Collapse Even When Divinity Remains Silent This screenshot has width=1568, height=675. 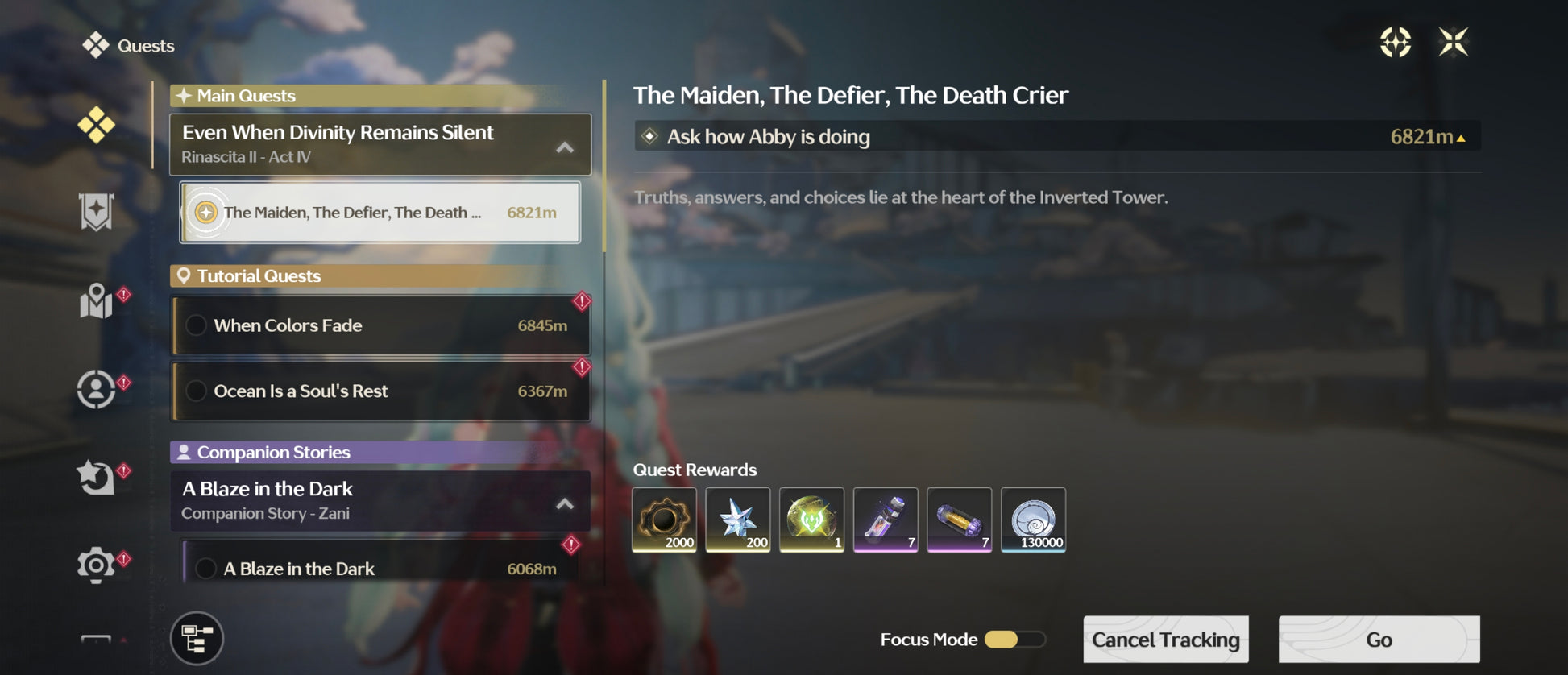(x=565, y=147)
